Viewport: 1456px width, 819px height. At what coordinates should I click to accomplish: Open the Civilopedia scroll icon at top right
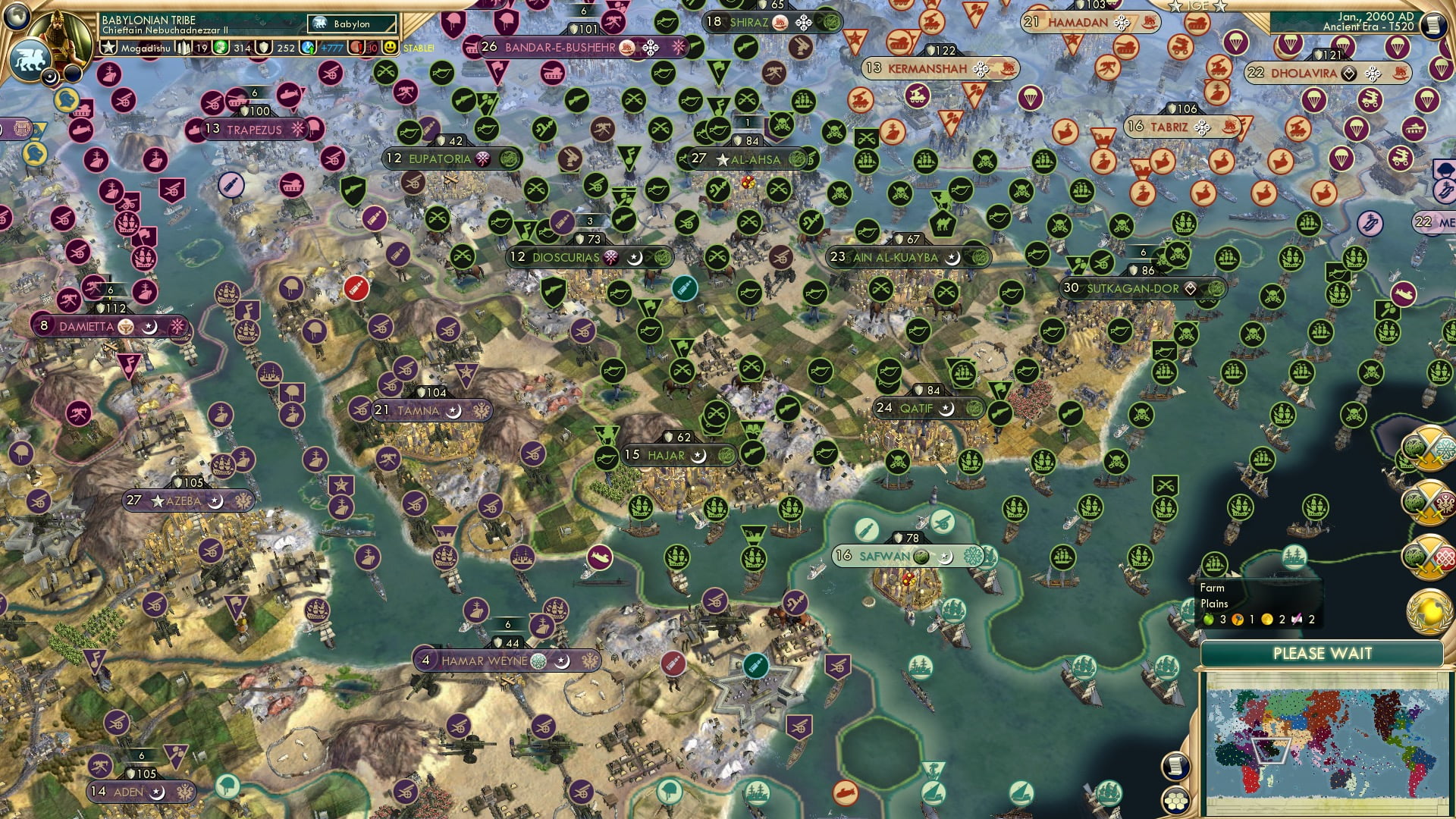1435,25
